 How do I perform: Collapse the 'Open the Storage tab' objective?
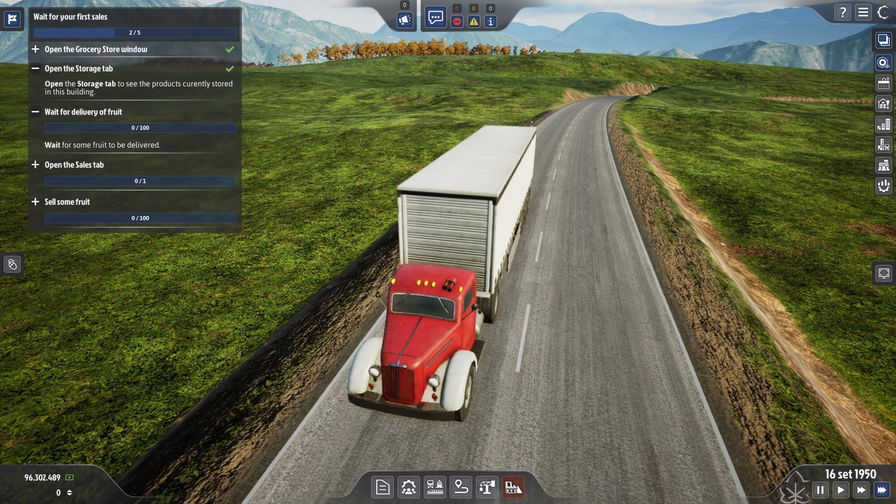36,69
